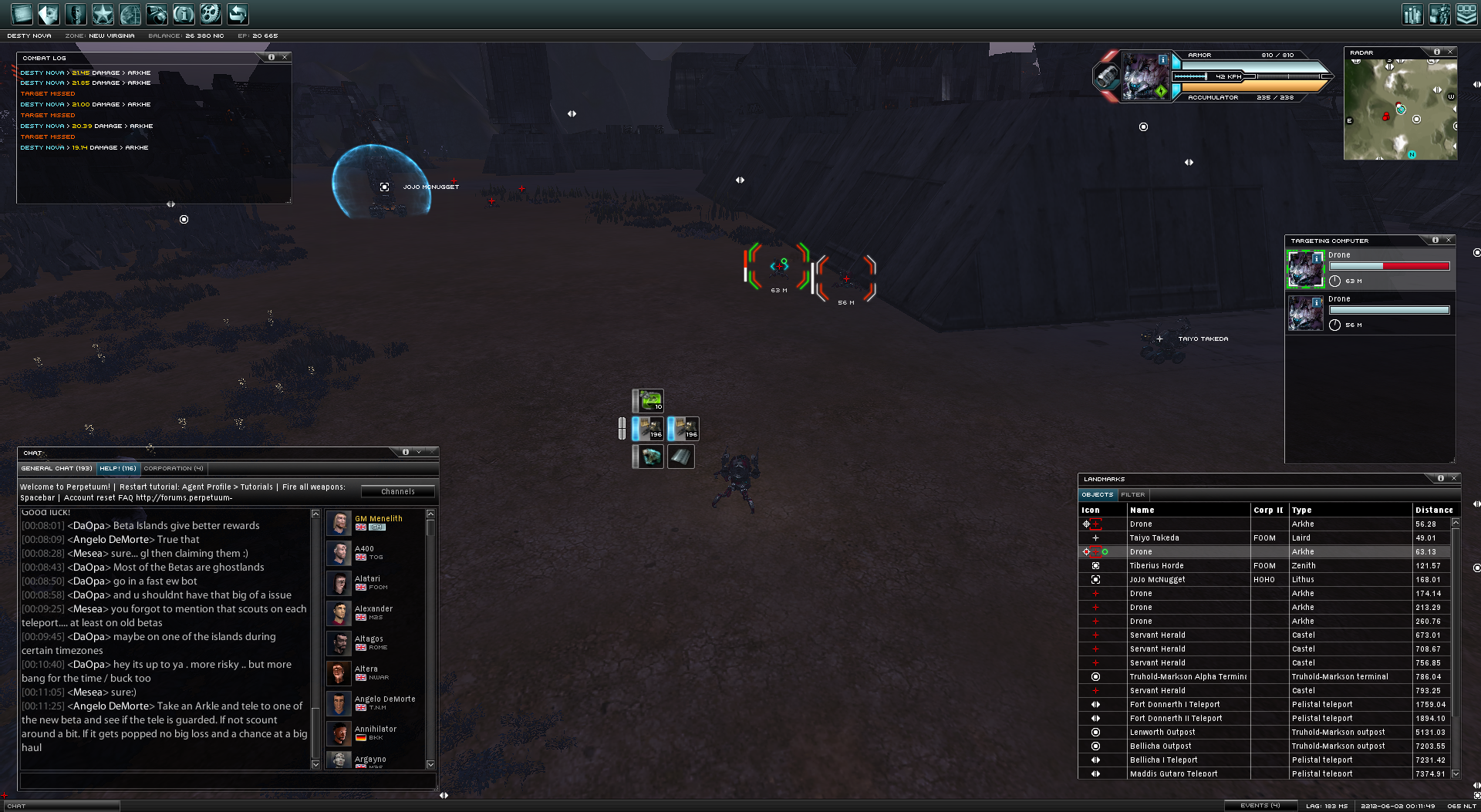Close the Radar window
Image resolution: width=1481 pixels, height=812 pixels.
tap(1450, 52)
